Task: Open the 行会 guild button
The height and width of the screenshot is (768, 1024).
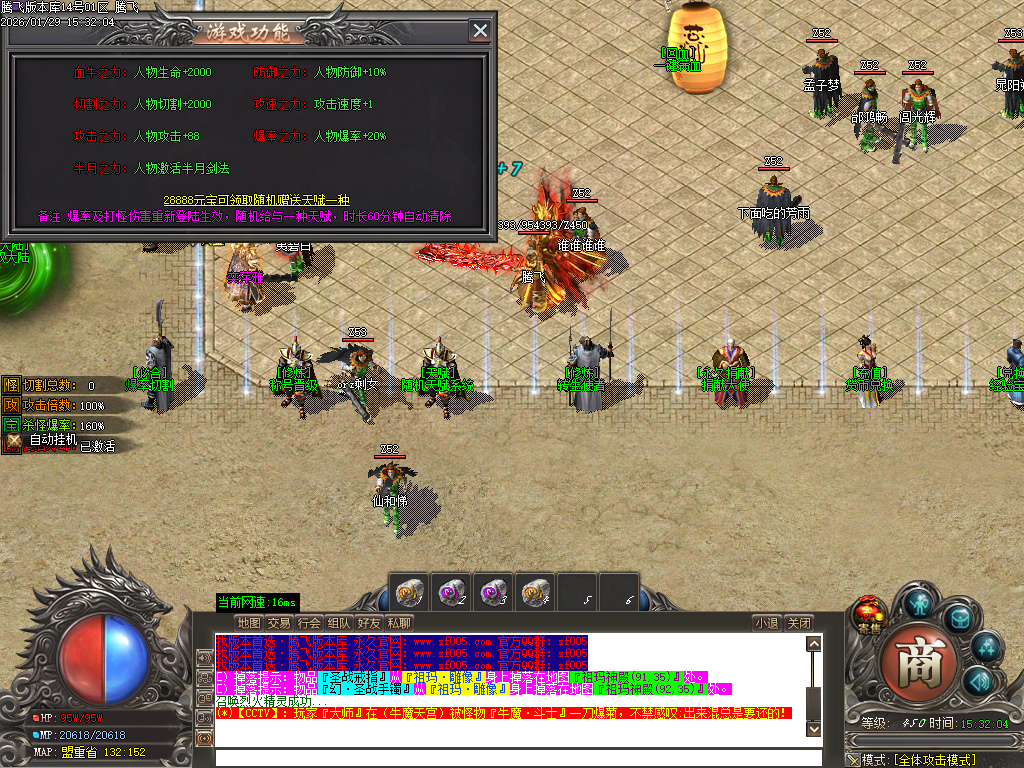Action: [x=309, y=623]
